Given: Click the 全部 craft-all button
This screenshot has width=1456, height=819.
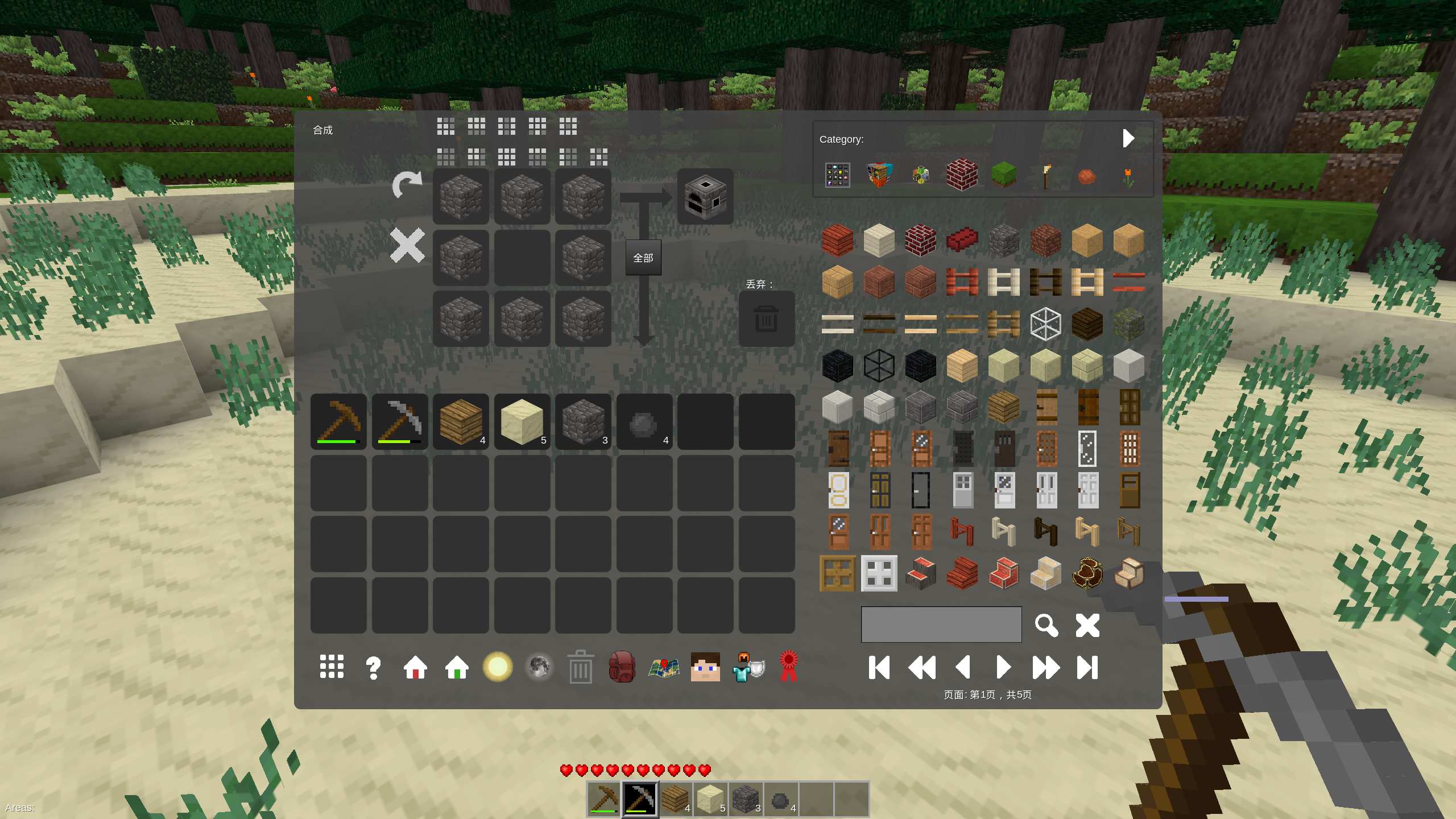Looking at the screenshot, I should tap(643, 258).
